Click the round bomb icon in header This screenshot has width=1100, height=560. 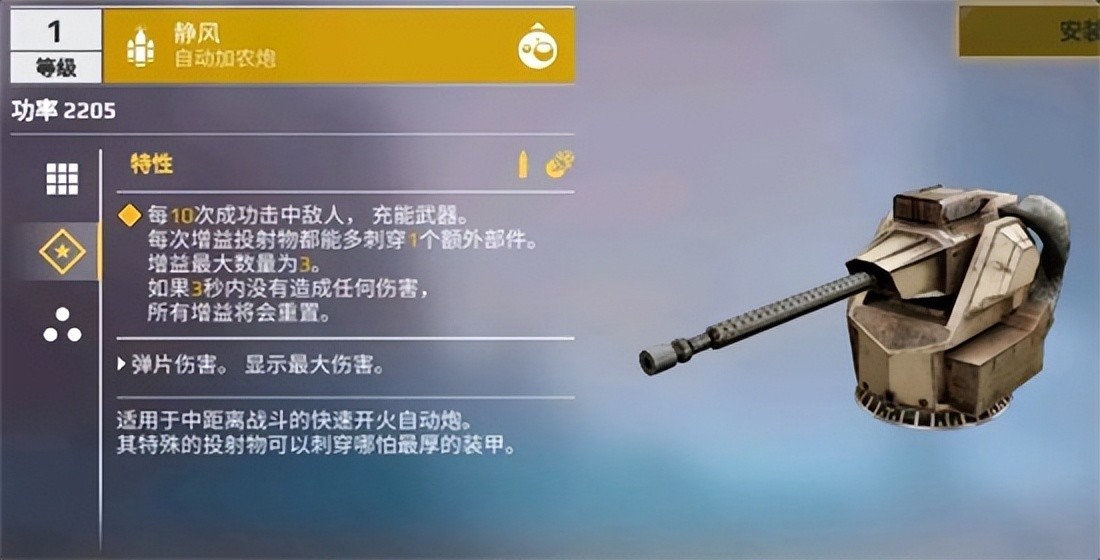coord(537,46)
